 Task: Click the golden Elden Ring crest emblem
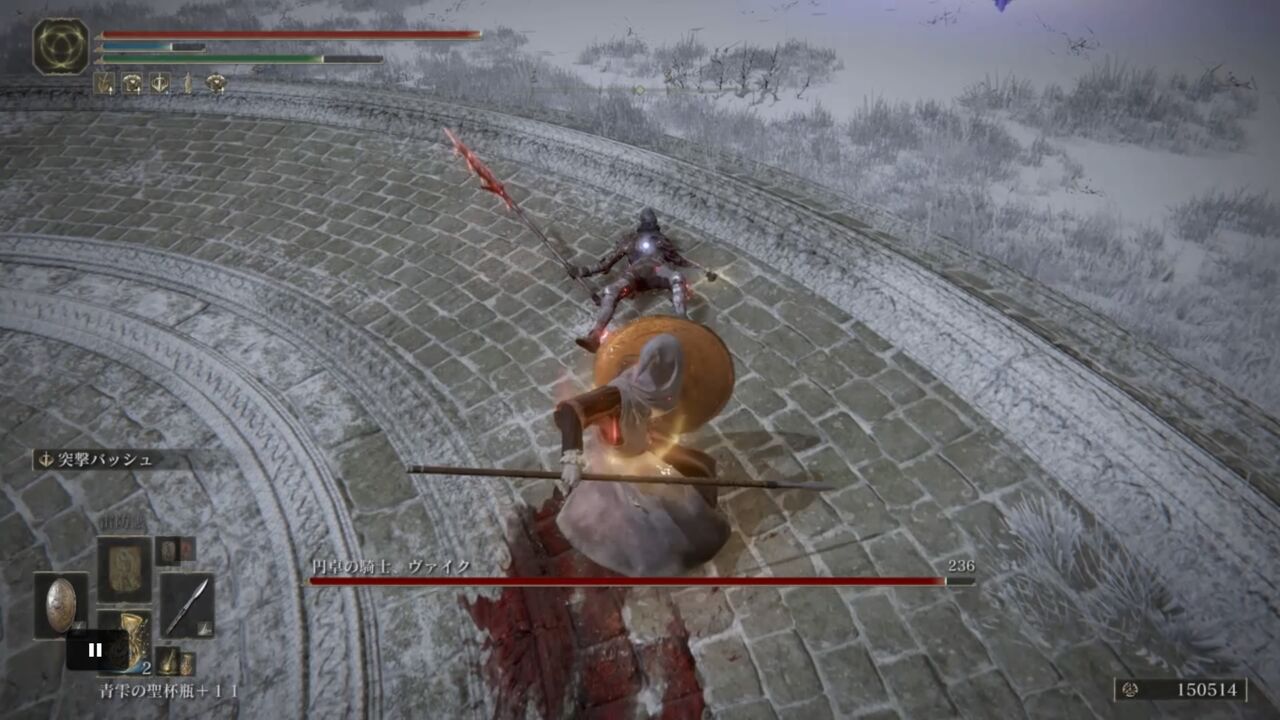(x=62, y=45)
